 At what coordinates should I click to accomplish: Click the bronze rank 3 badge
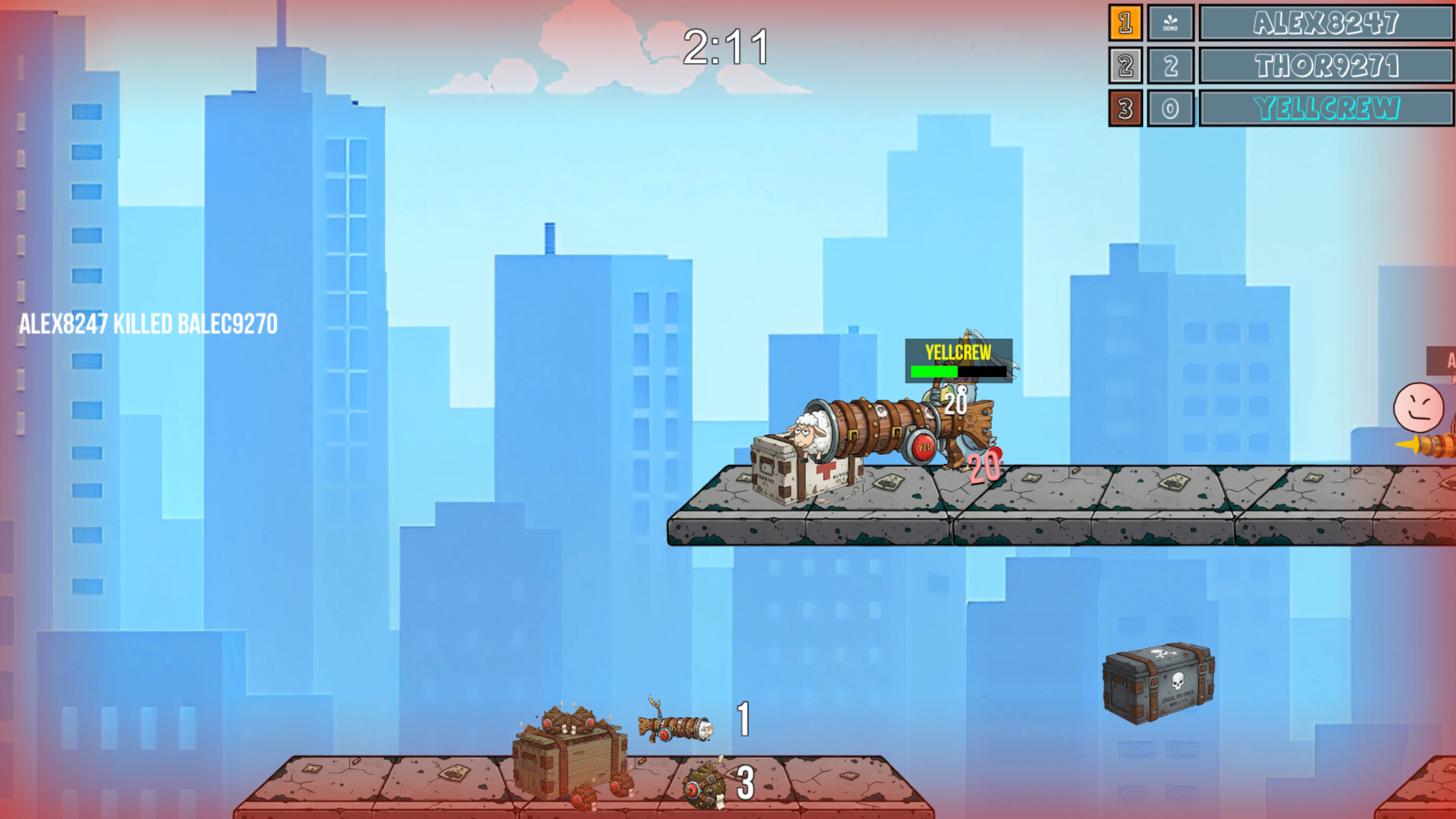click(x=1125, y=108)
